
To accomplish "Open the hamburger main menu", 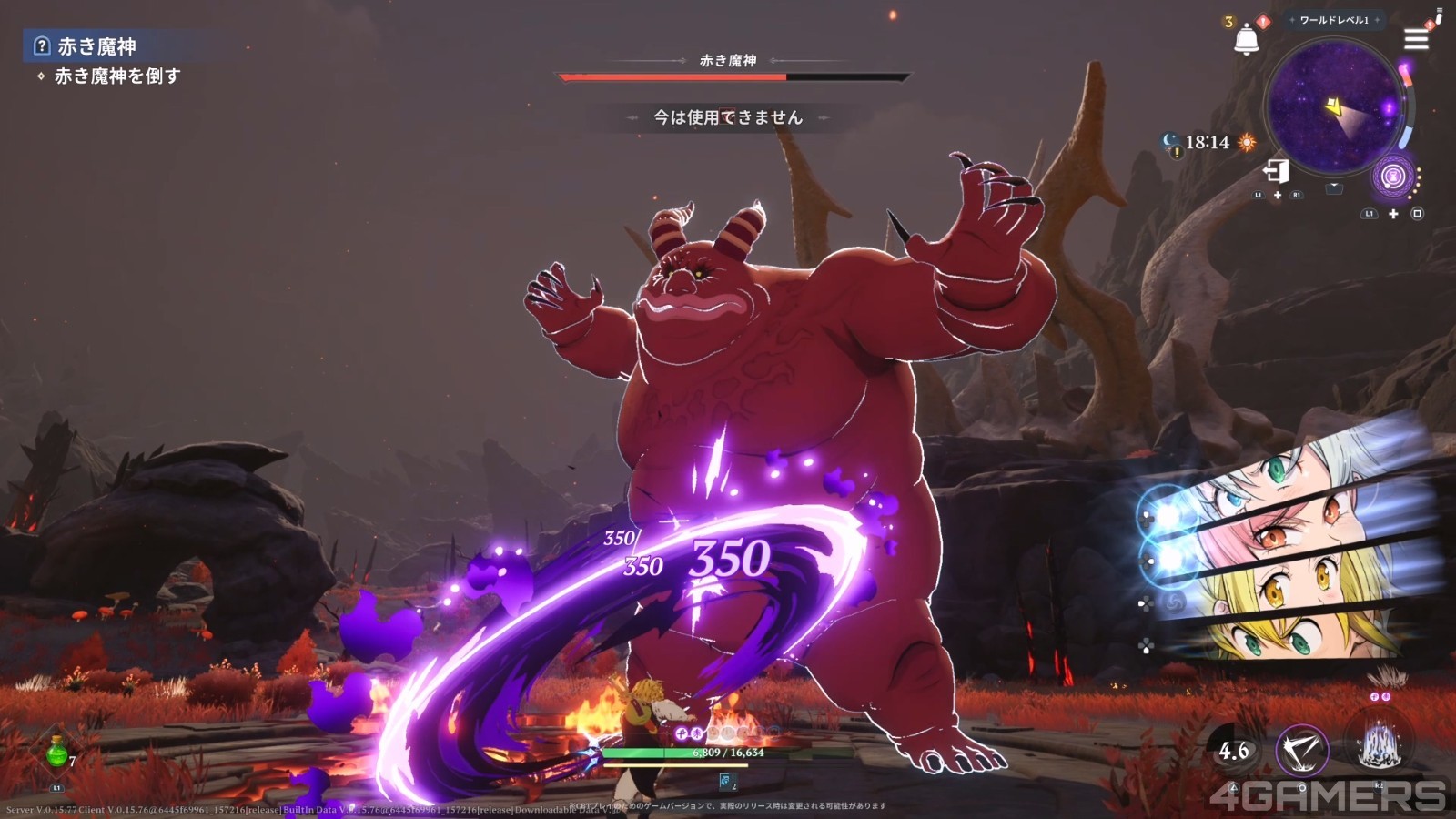I will coord(1416,39).
